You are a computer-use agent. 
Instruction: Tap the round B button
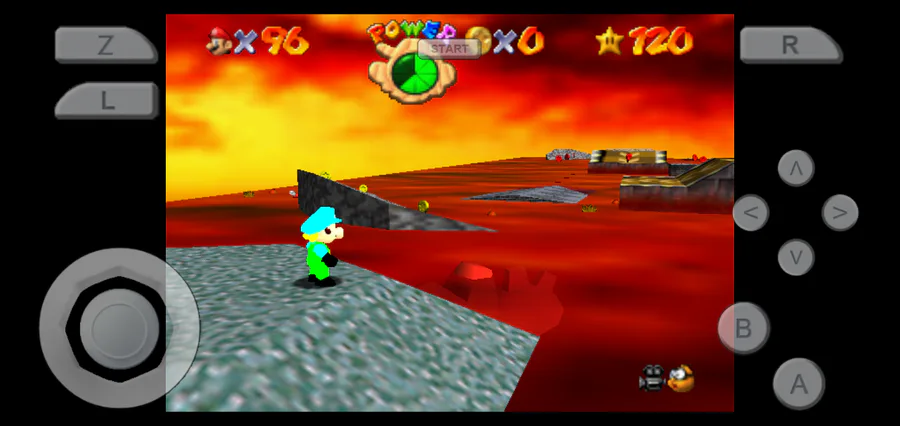tap(743, 327)
